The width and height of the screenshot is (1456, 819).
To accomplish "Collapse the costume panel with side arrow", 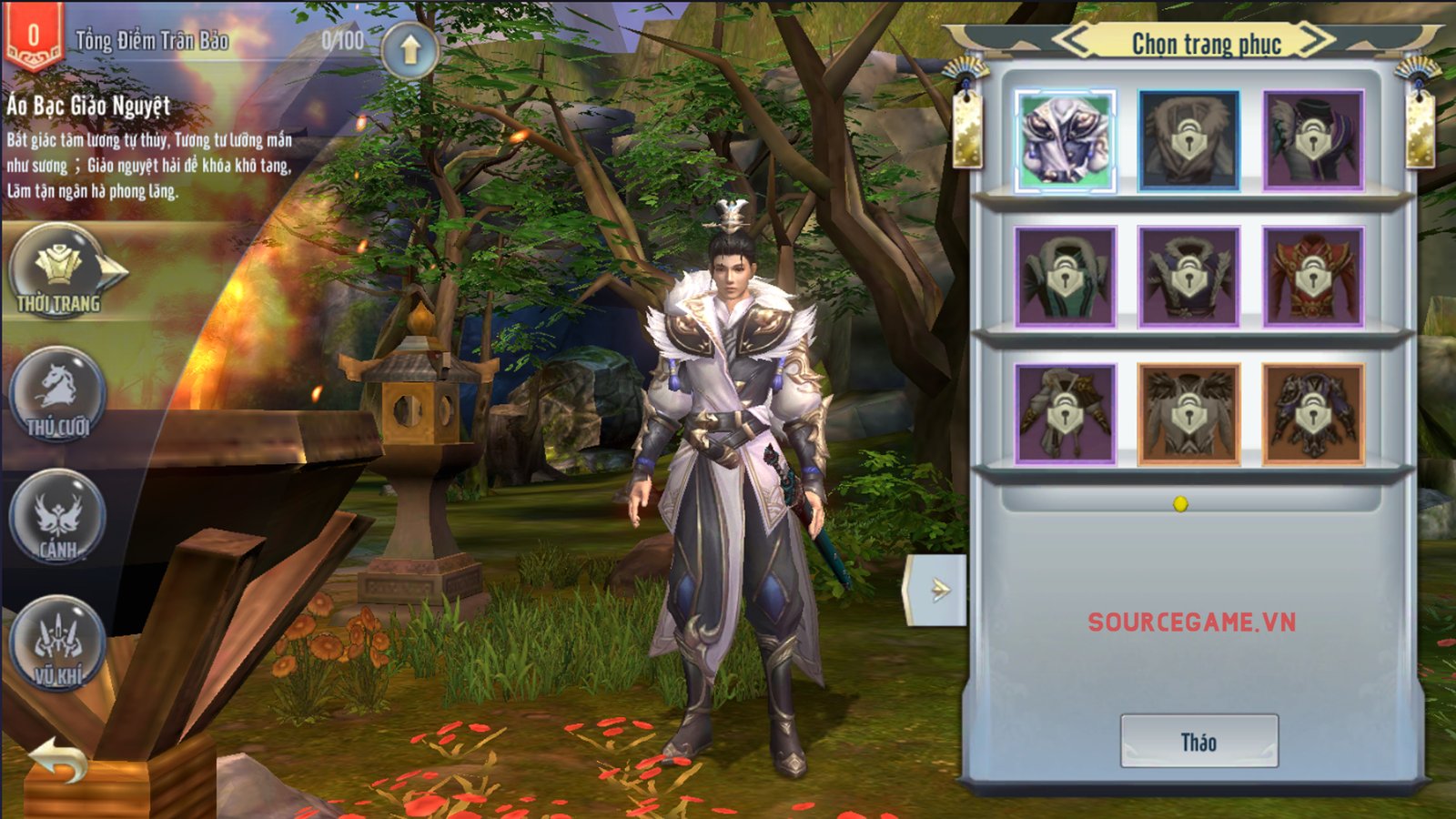I will coord(937,590).
